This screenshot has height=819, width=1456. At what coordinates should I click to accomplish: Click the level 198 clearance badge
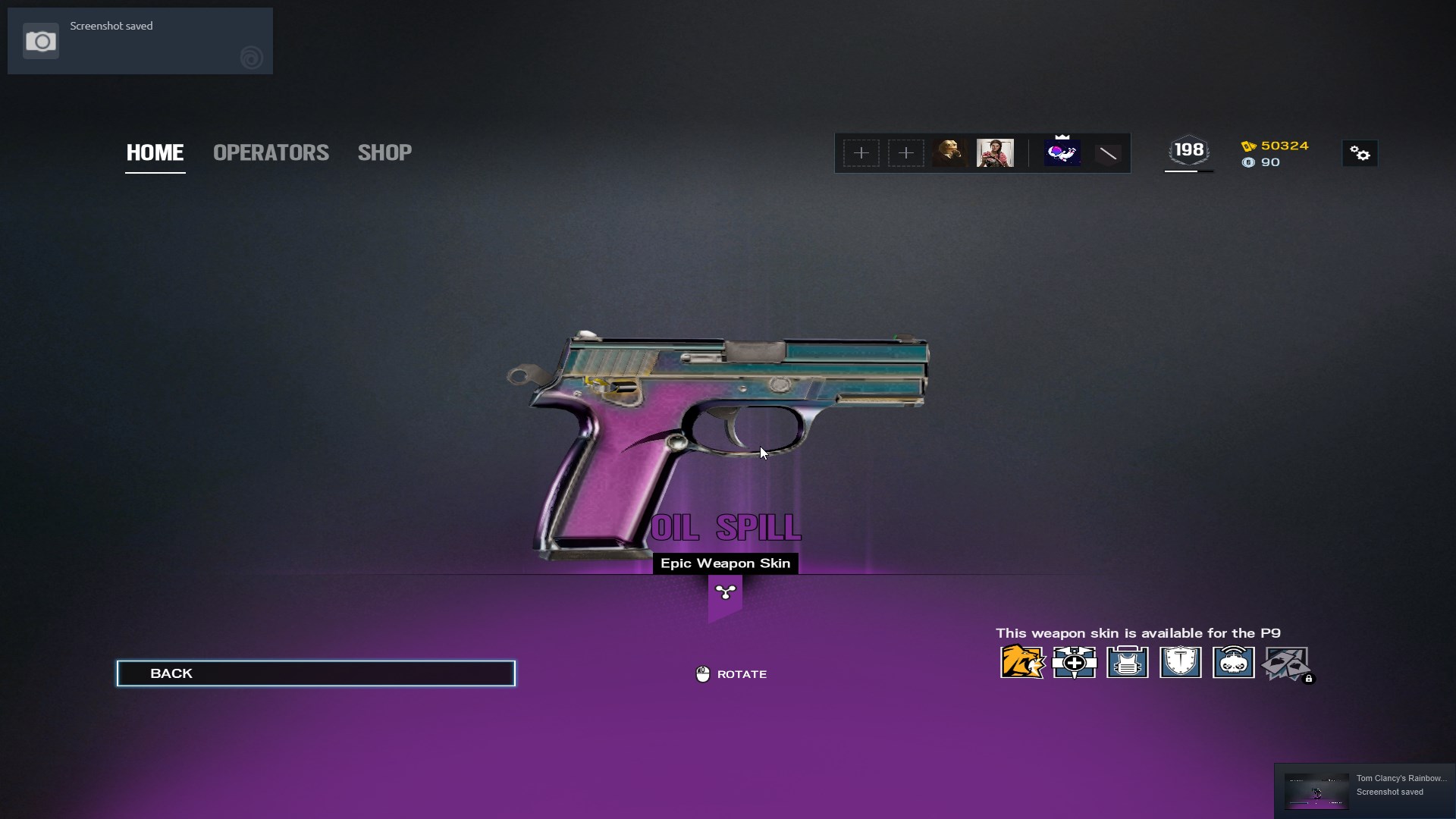(1188, 151)
